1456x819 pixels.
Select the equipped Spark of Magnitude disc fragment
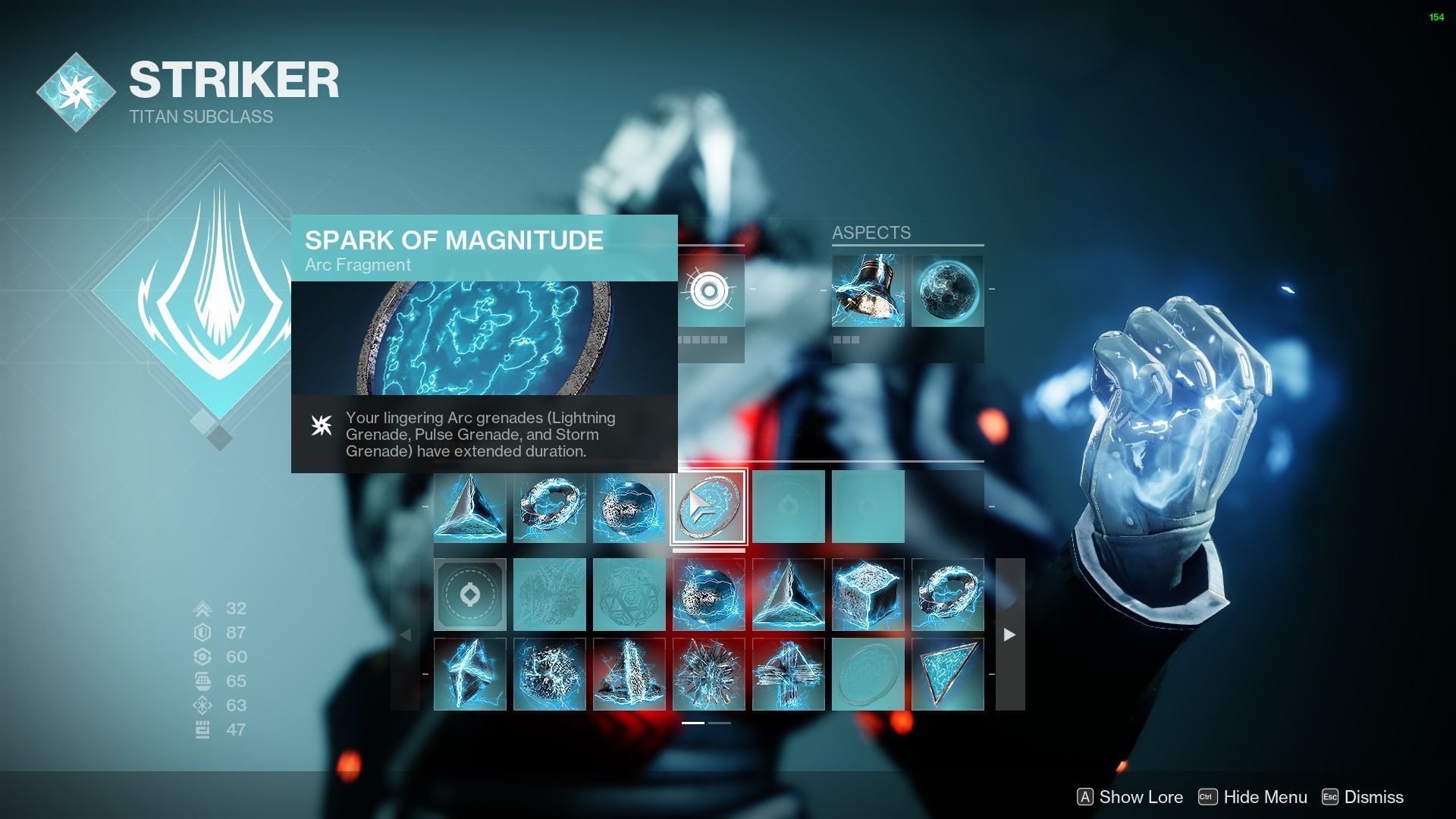click(x=709, y=507)
